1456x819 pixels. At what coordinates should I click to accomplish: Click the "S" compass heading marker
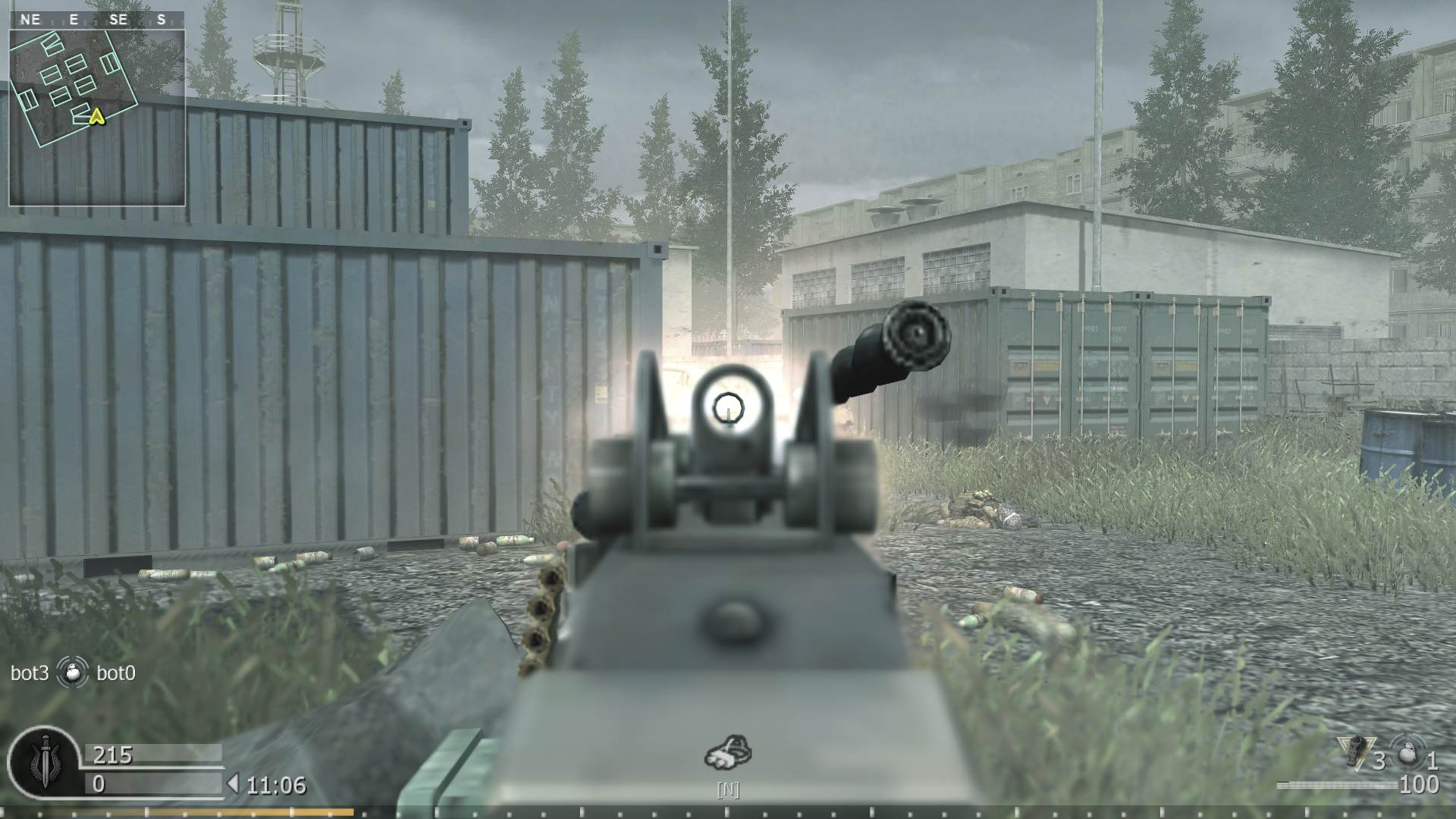point(162,20)
